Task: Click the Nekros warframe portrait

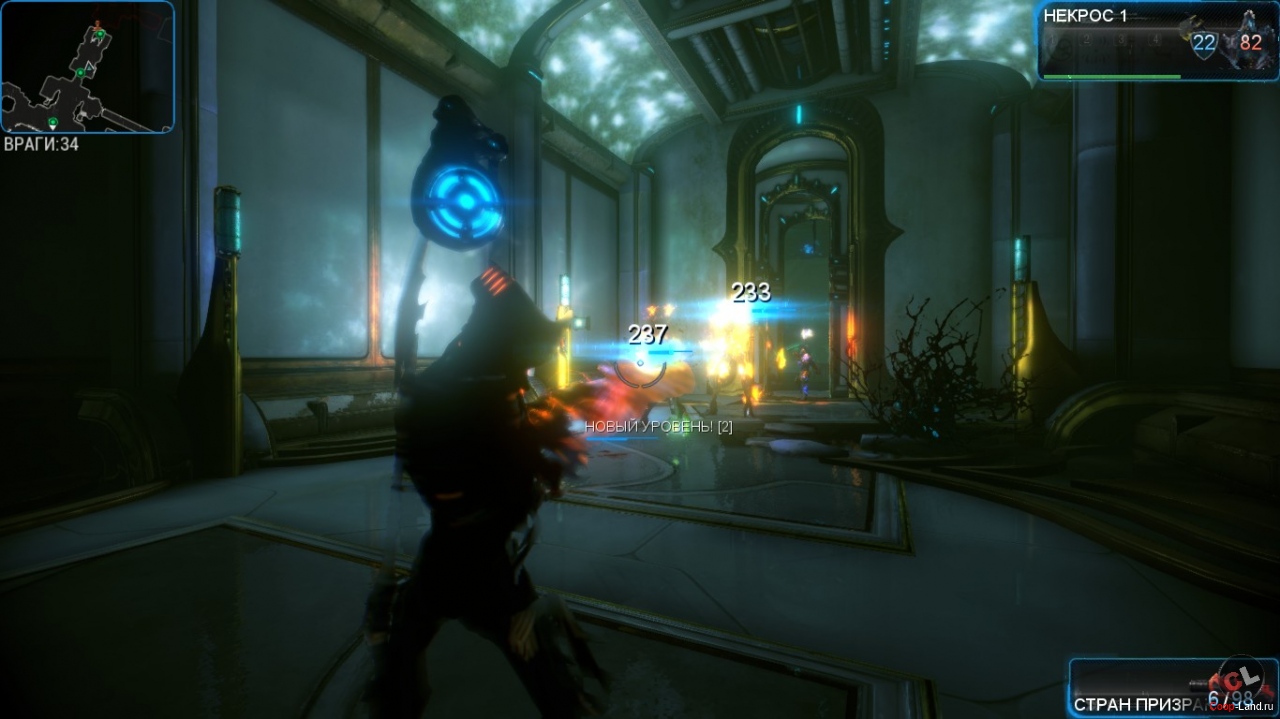Action: tap(1252, 38)
